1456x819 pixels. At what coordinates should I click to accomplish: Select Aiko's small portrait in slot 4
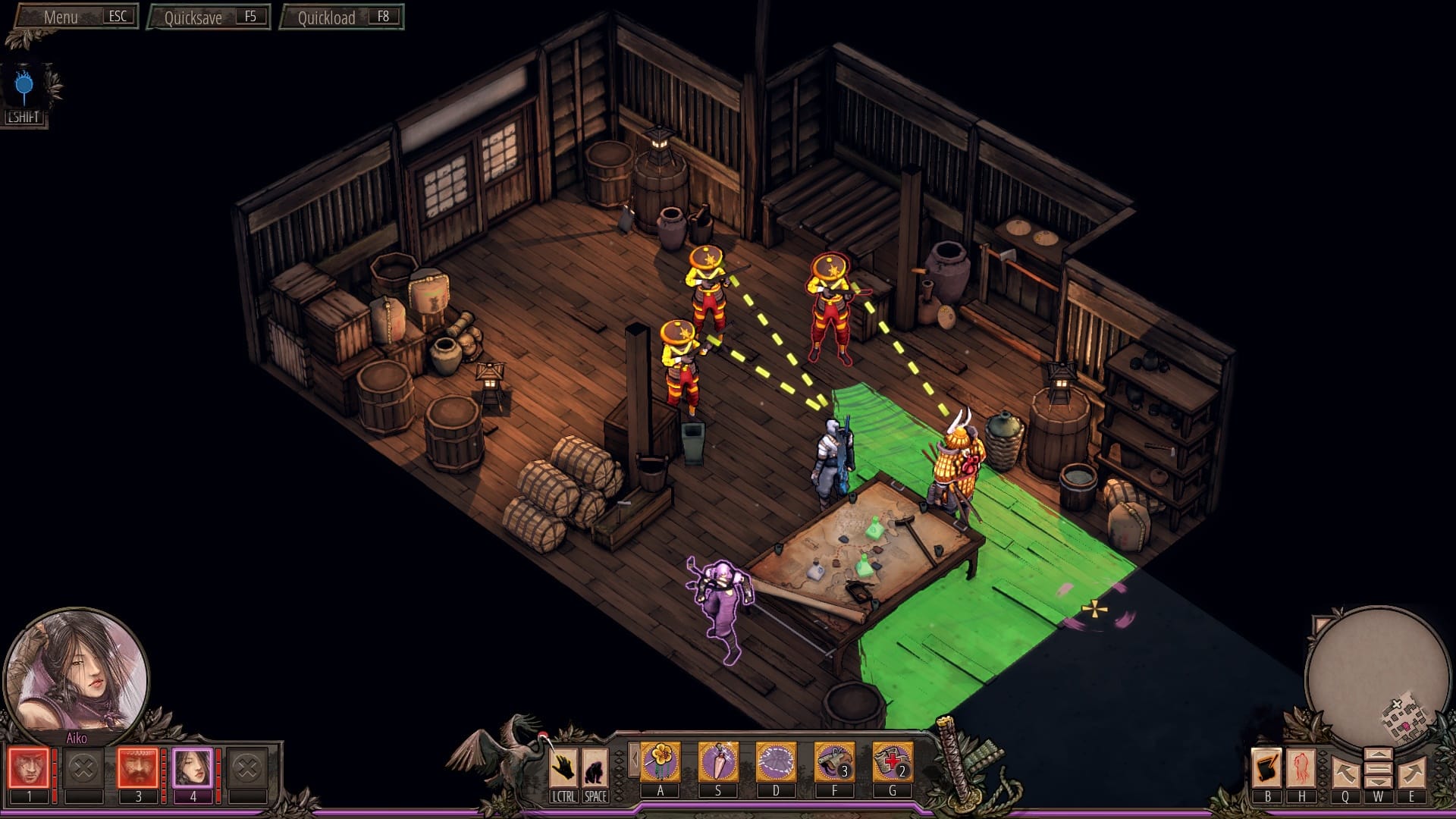coord(193,768)
